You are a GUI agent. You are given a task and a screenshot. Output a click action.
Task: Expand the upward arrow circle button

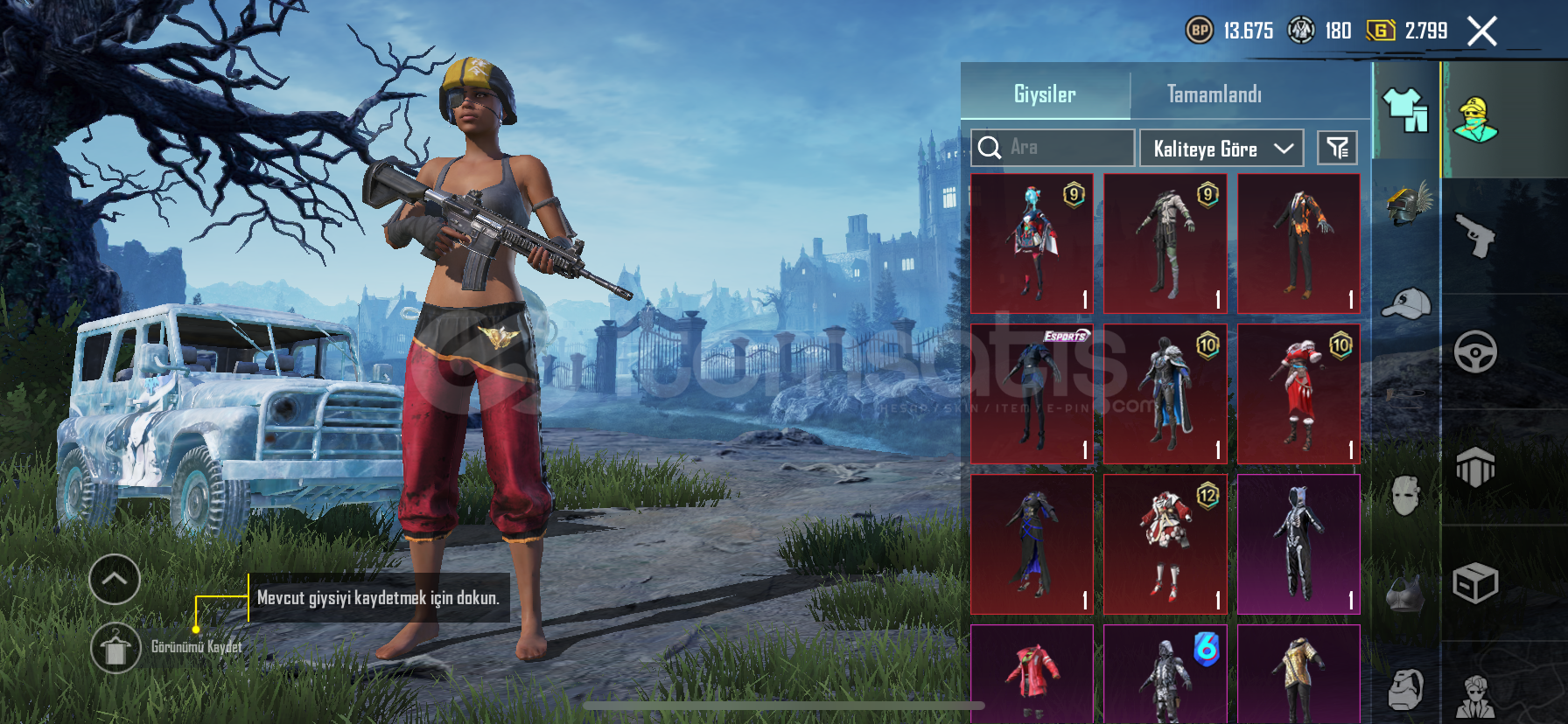(x=115, y=579)
